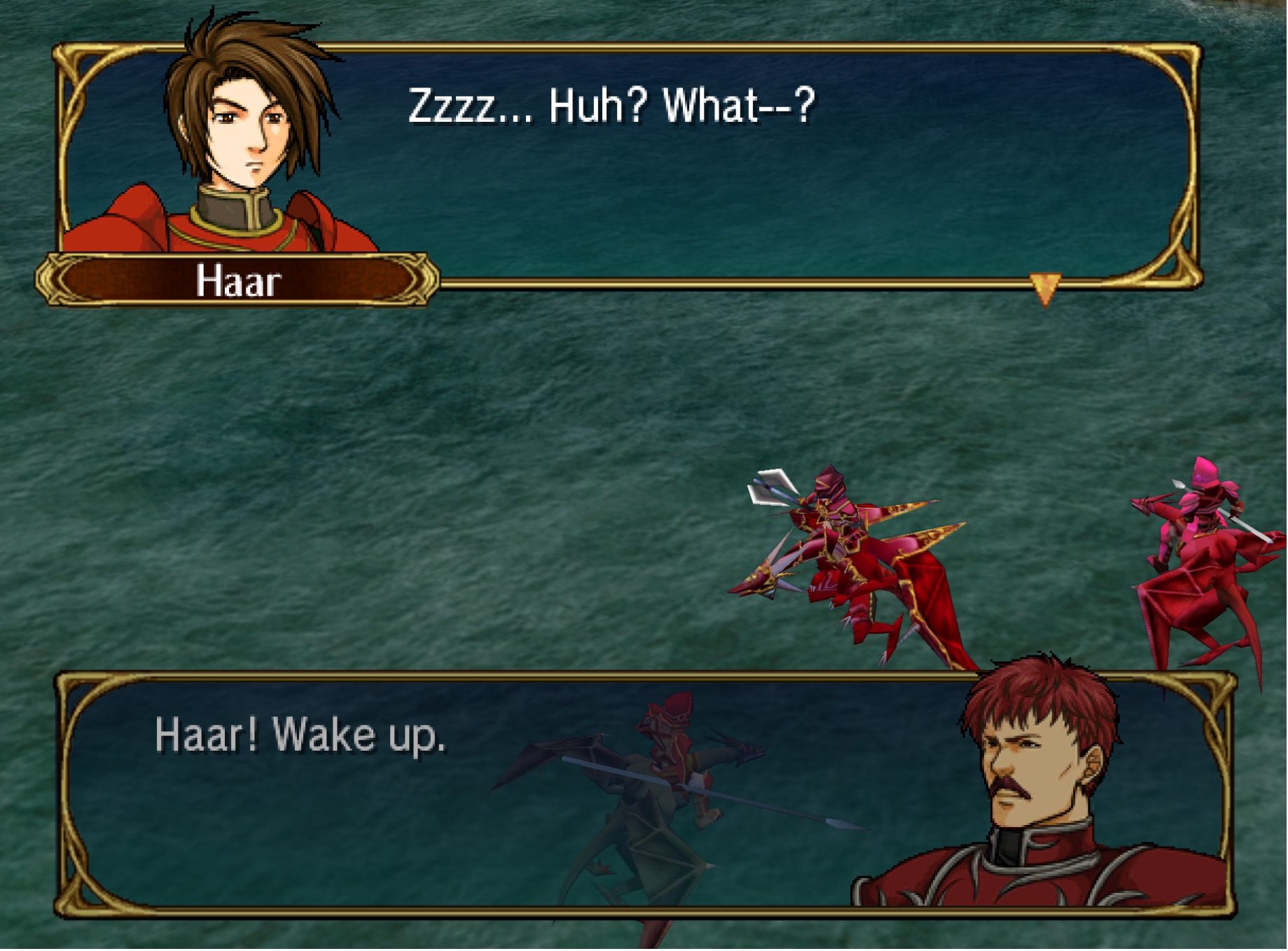The image size is (1288, 951).
Task: Click the orange continue triangle indicator
Action: [x=1046, y=286]
